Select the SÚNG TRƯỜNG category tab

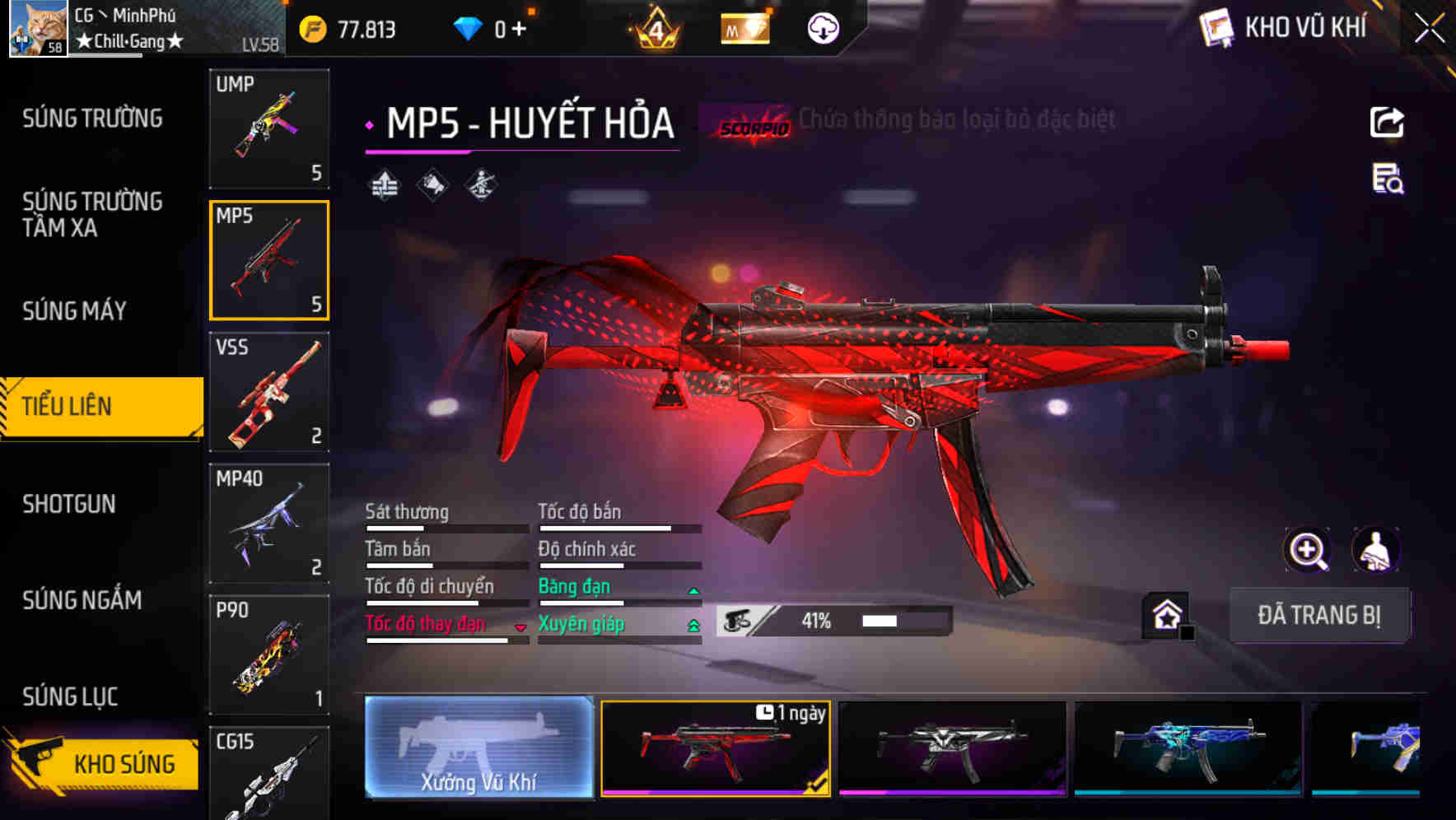point(91,118)
